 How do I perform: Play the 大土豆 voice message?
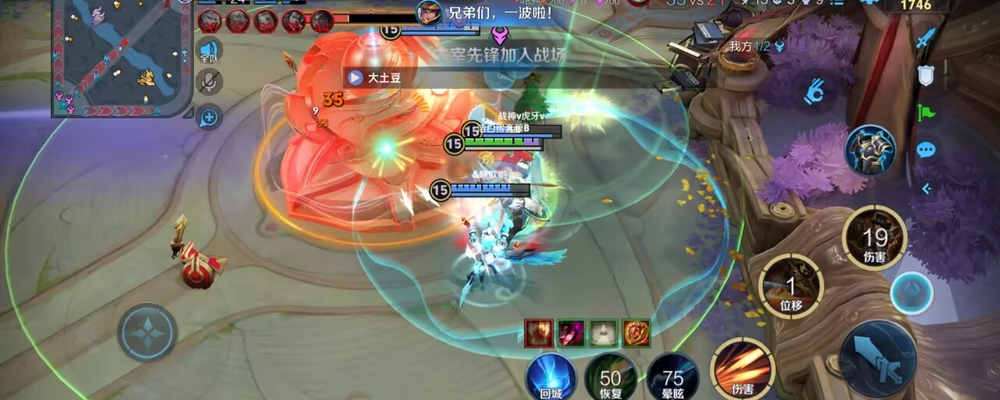(354, 77)
